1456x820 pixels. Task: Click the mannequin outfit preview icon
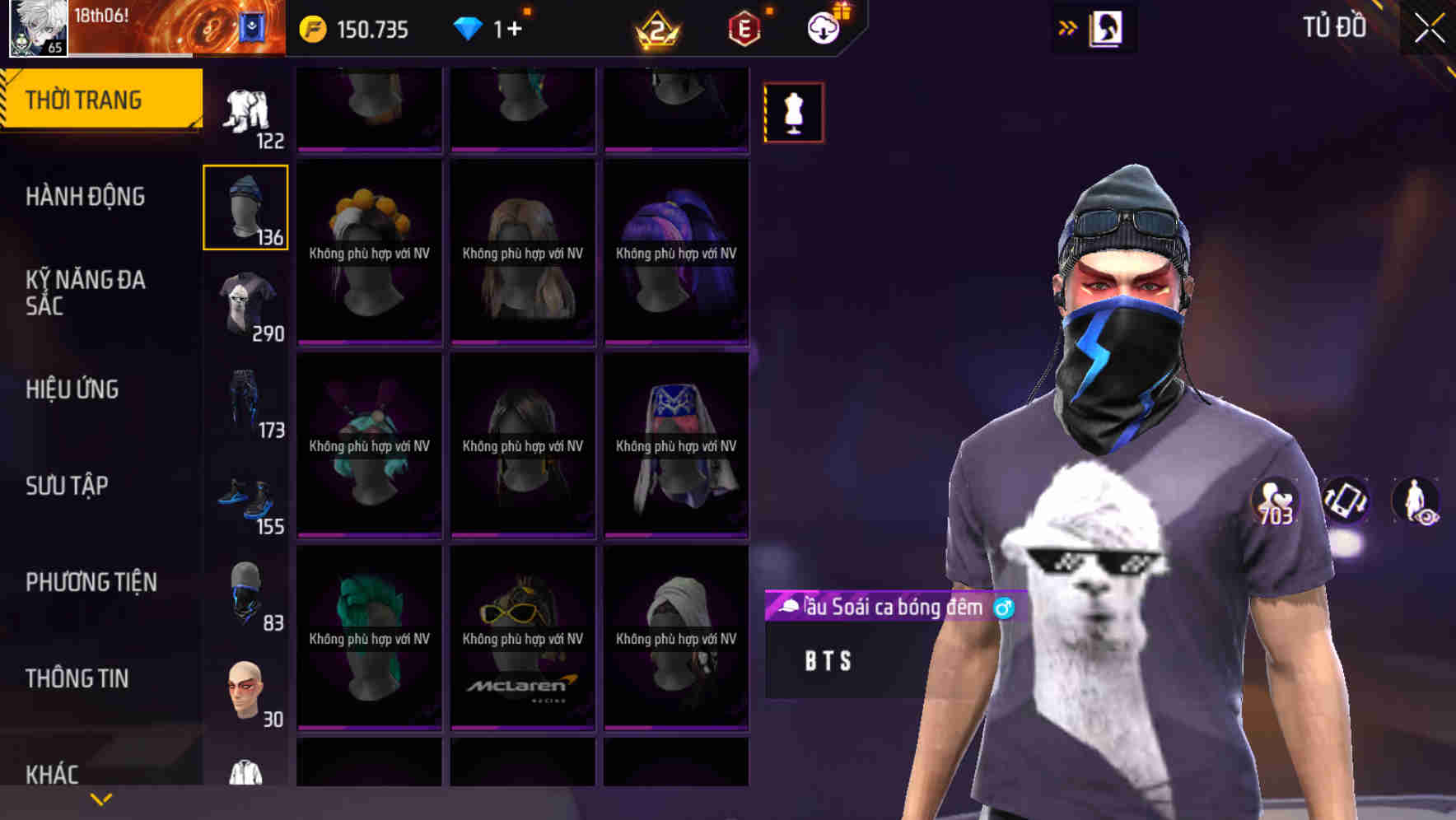(x=793, y=111)
